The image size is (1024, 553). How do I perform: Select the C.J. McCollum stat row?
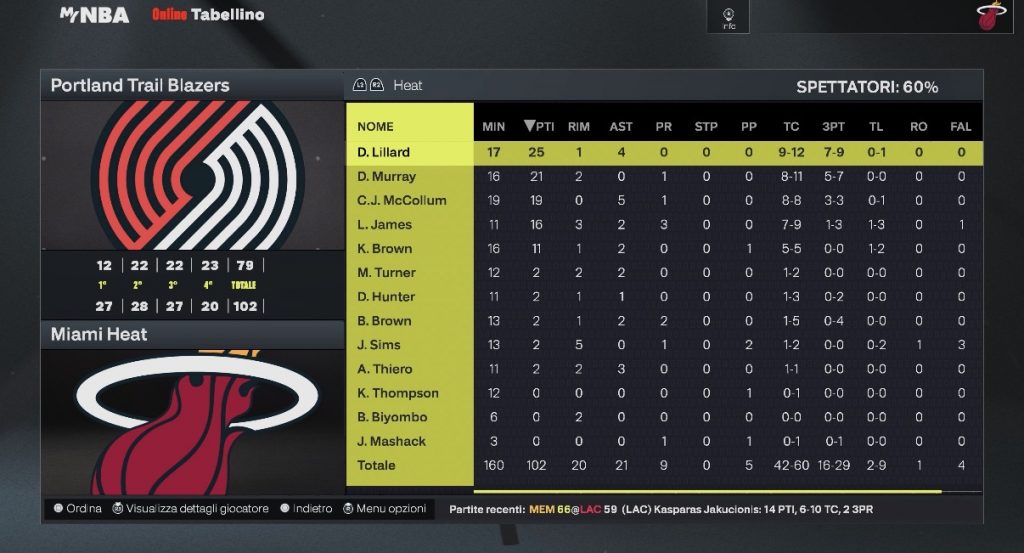(401, 201)
